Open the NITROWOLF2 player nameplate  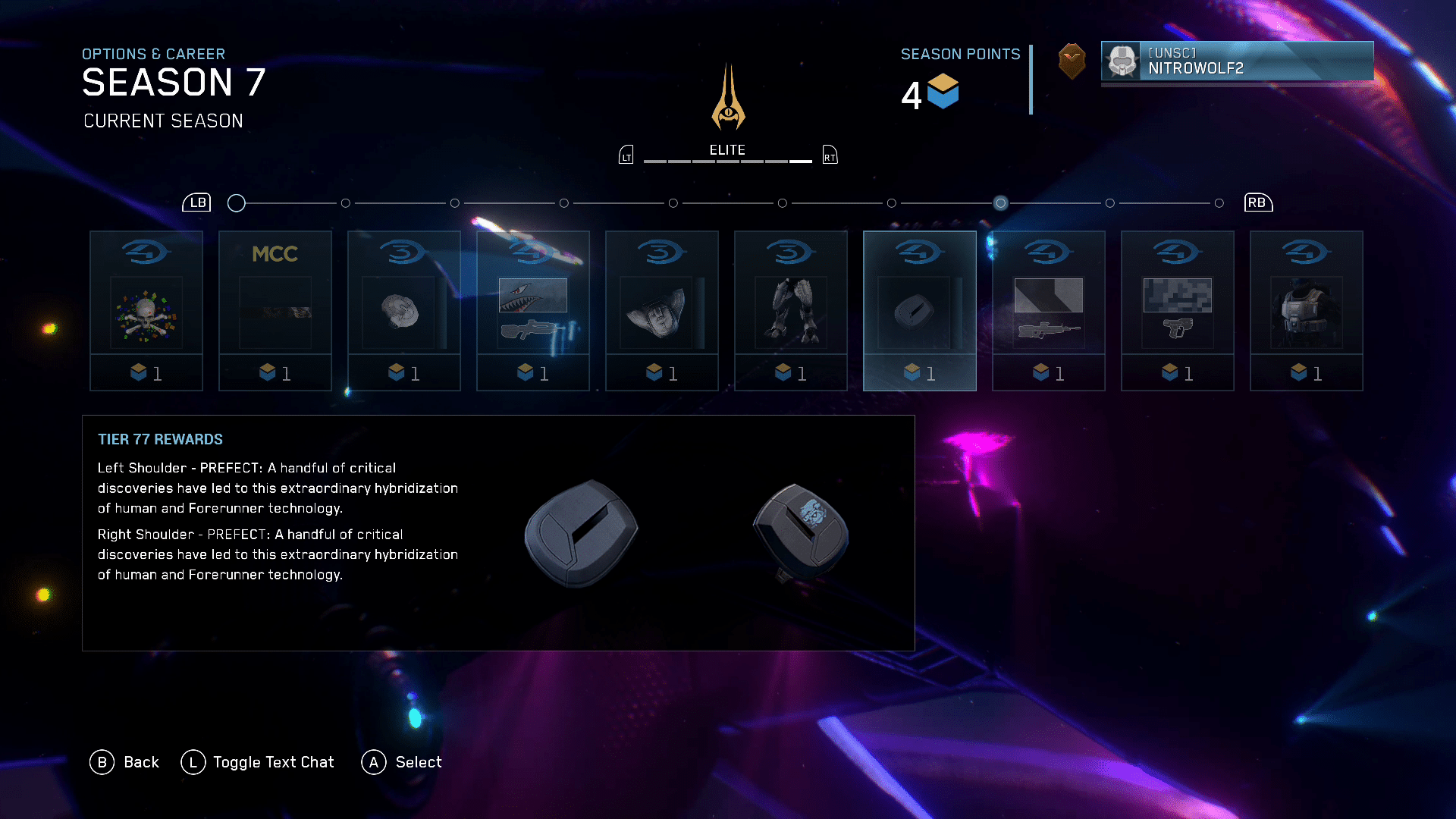tap(1237, 61)
